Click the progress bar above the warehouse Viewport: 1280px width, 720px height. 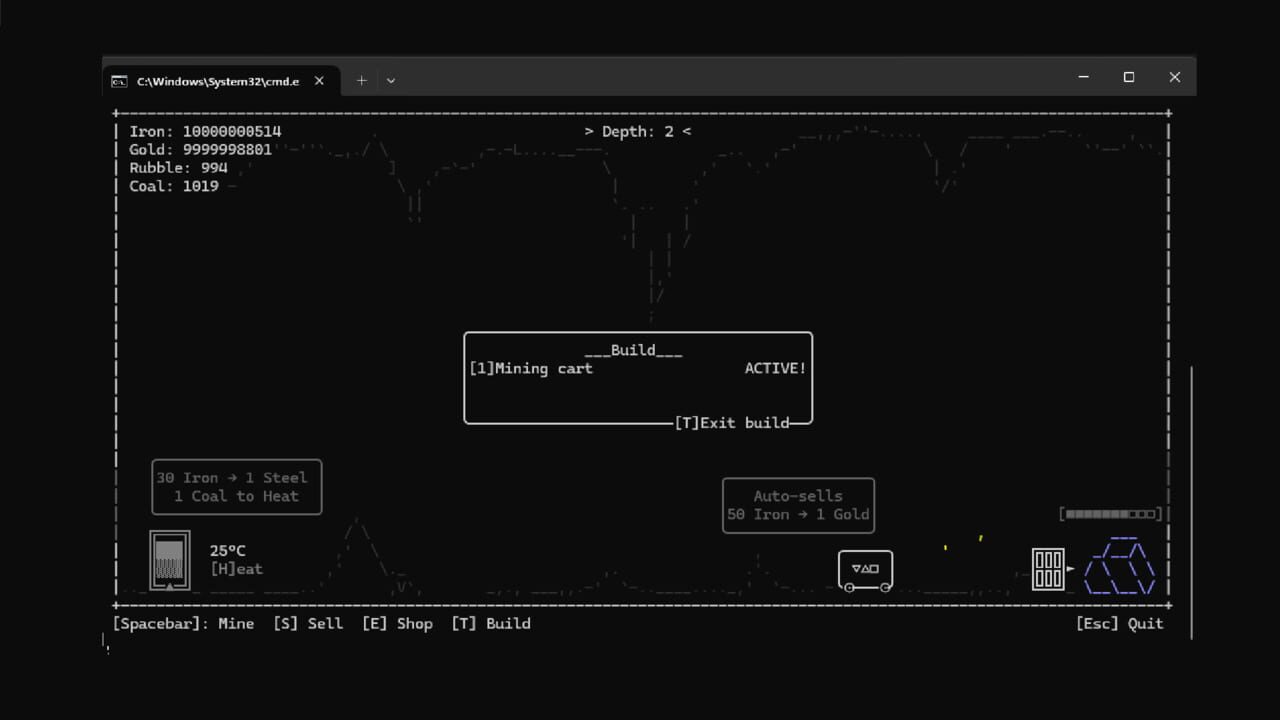(x=1109, y=513)
